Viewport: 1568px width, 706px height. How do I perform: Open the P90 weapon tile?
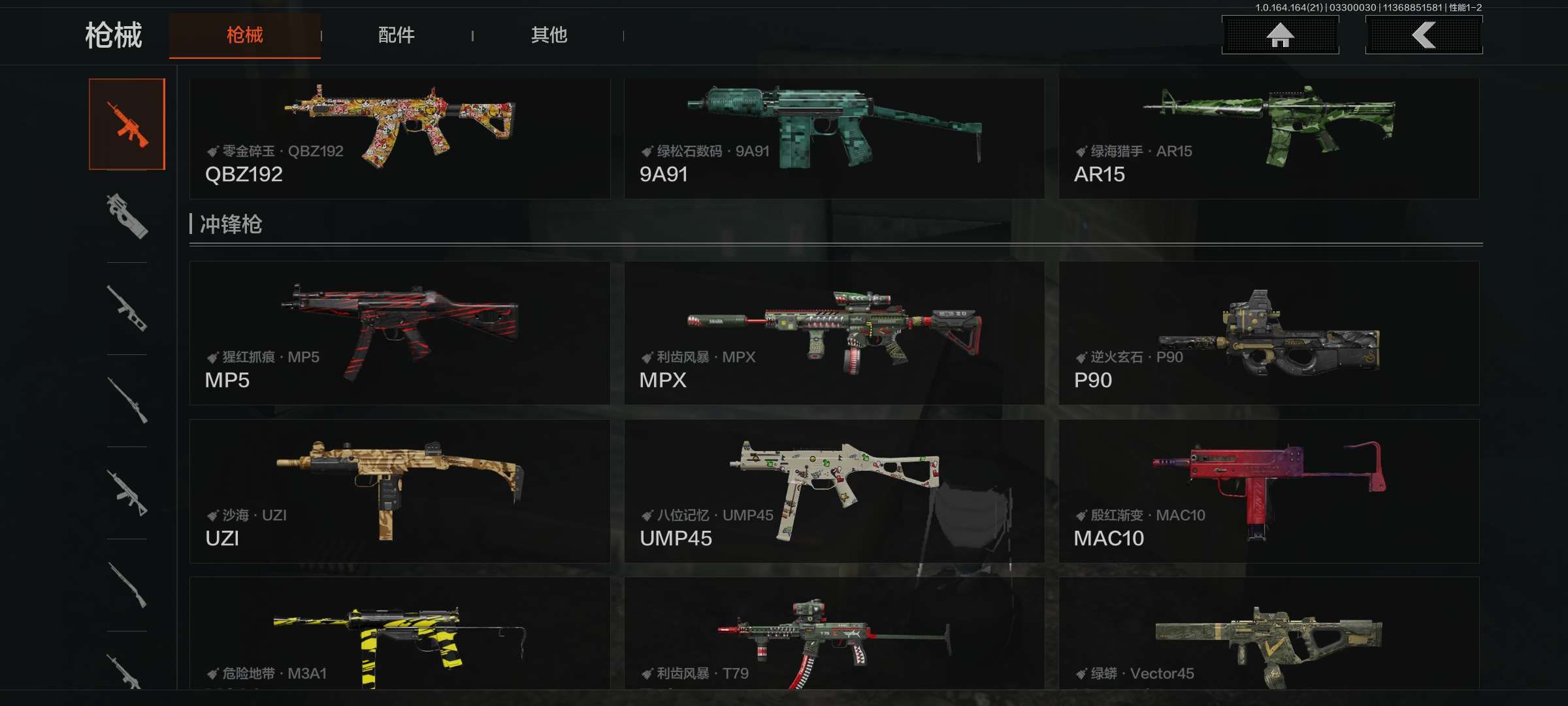tap(1268, 333)
